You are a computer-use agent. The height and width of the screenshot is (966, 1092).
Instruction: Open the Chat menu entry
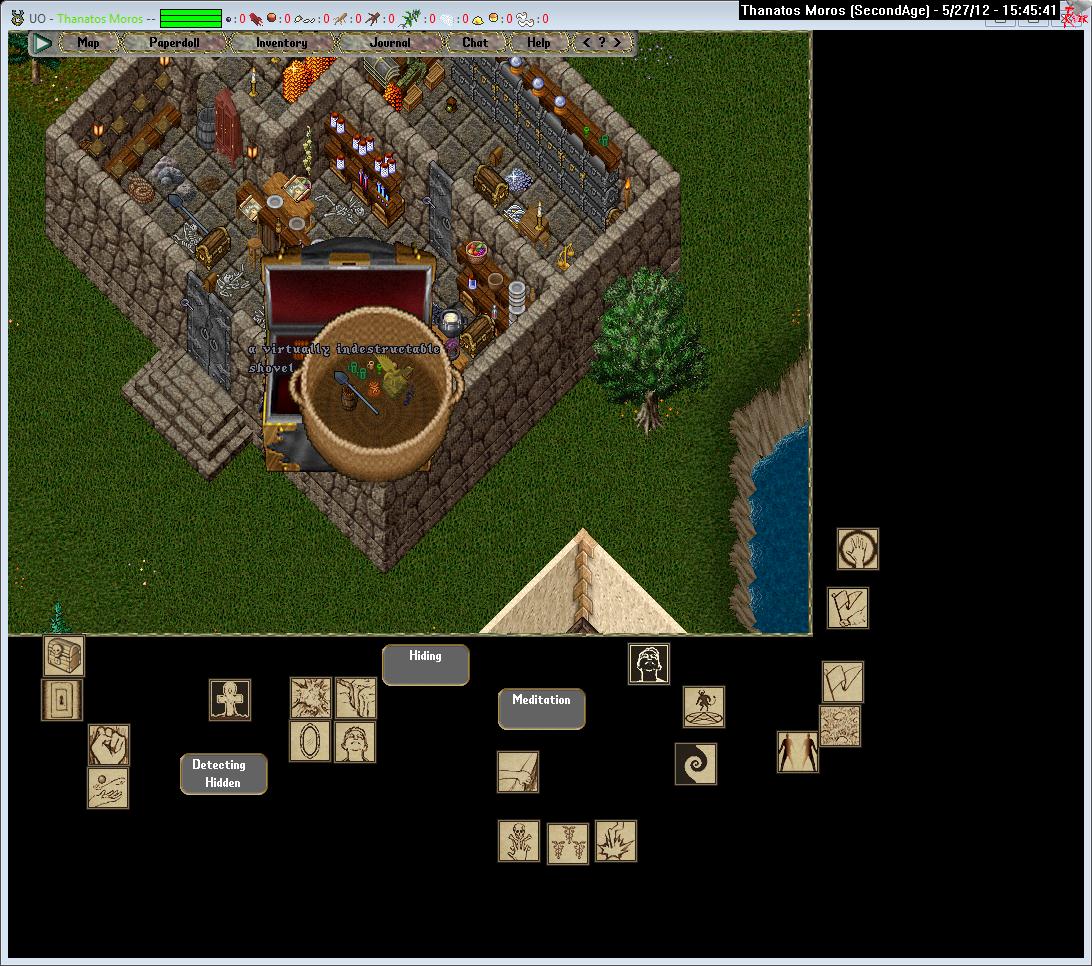(x=475, y=43)
